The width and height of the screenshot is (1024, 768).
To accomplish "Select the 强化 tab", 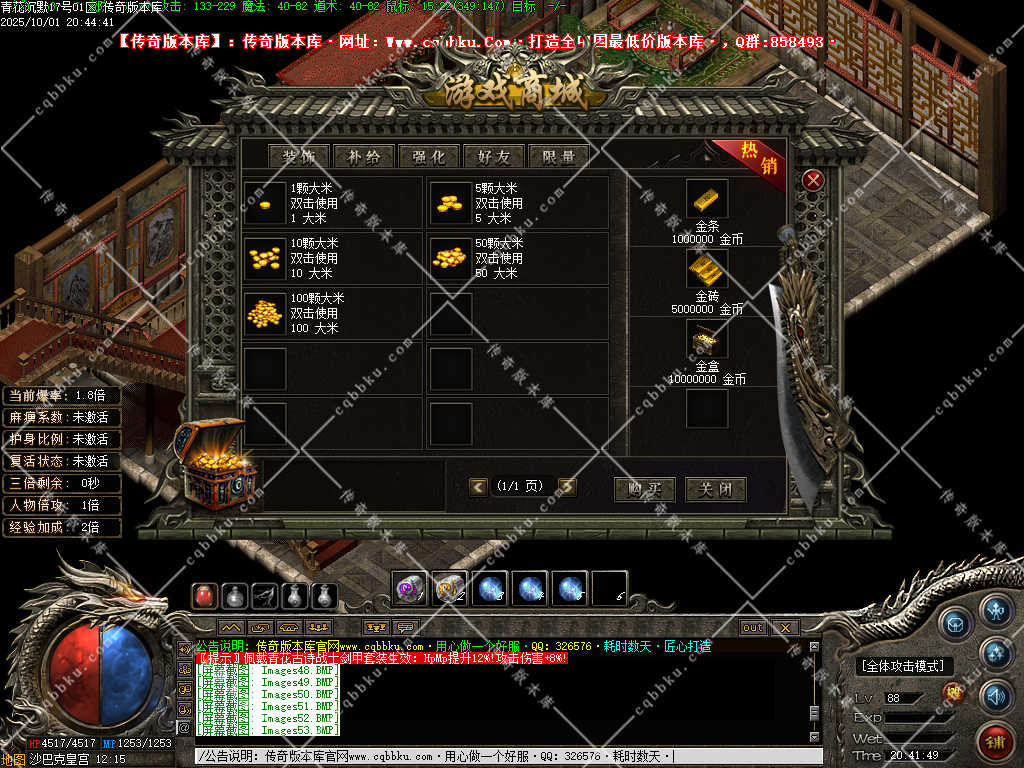I will pos(429,157).
